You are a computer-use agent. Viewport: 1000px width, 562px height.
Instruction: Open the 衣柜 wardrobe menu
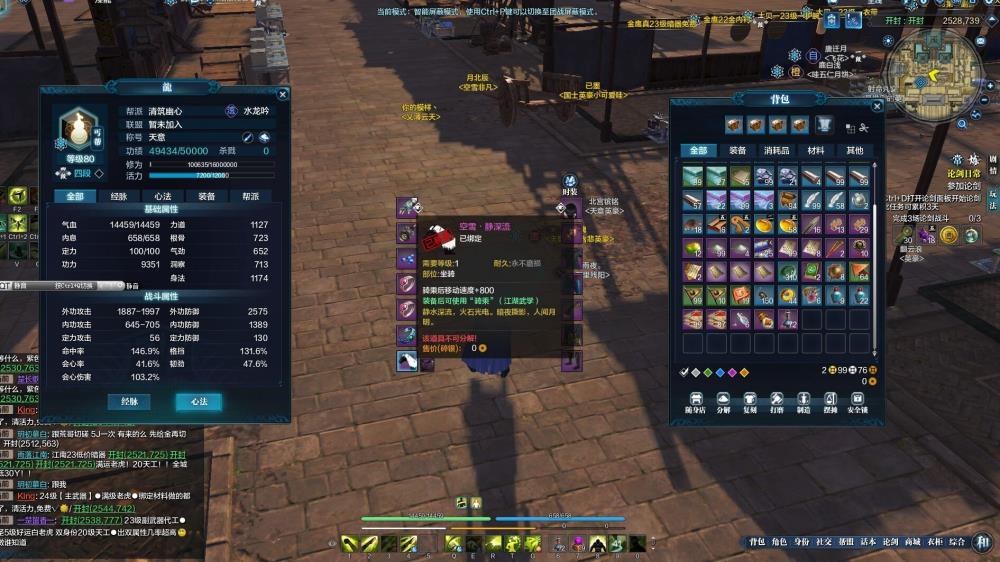[x=934, y=542]
